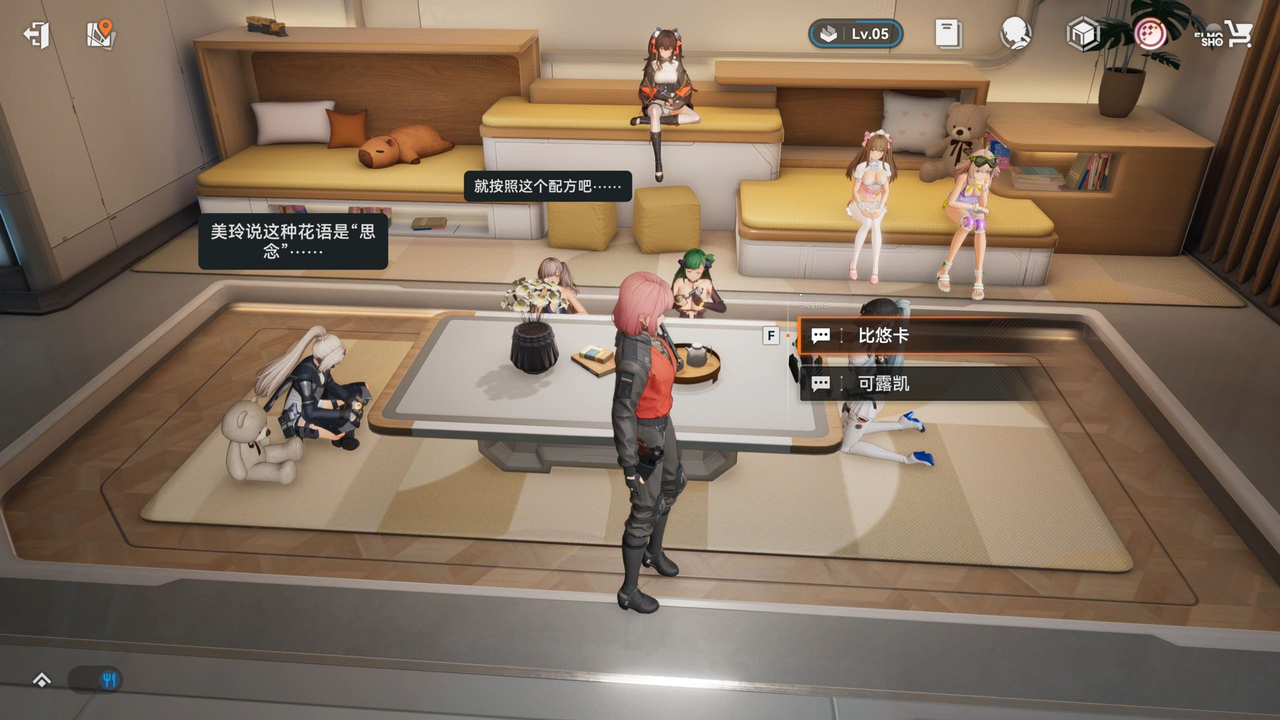Open the hexagonal cube icon
Screen dimensions: 1280x720
pyautogui.click(x=1082, y=35)
